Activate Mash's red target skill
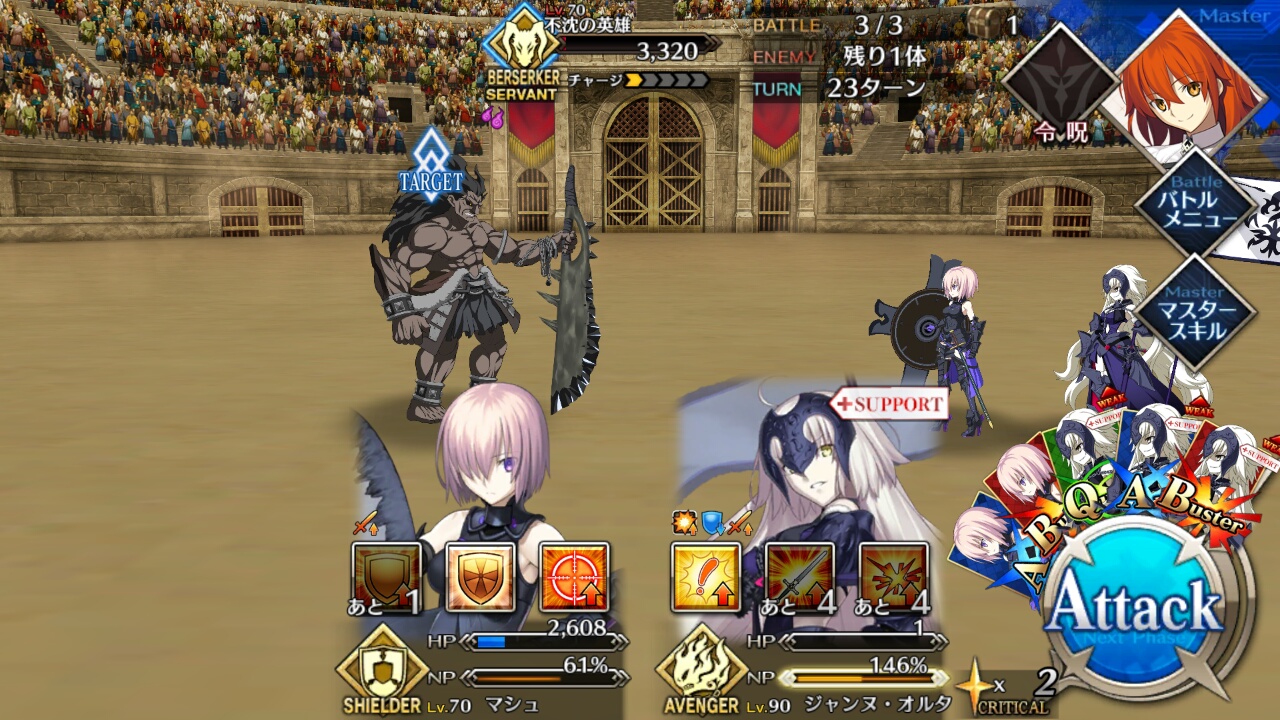The height and width of the screenshot is (720, 1280). [574, 577]
